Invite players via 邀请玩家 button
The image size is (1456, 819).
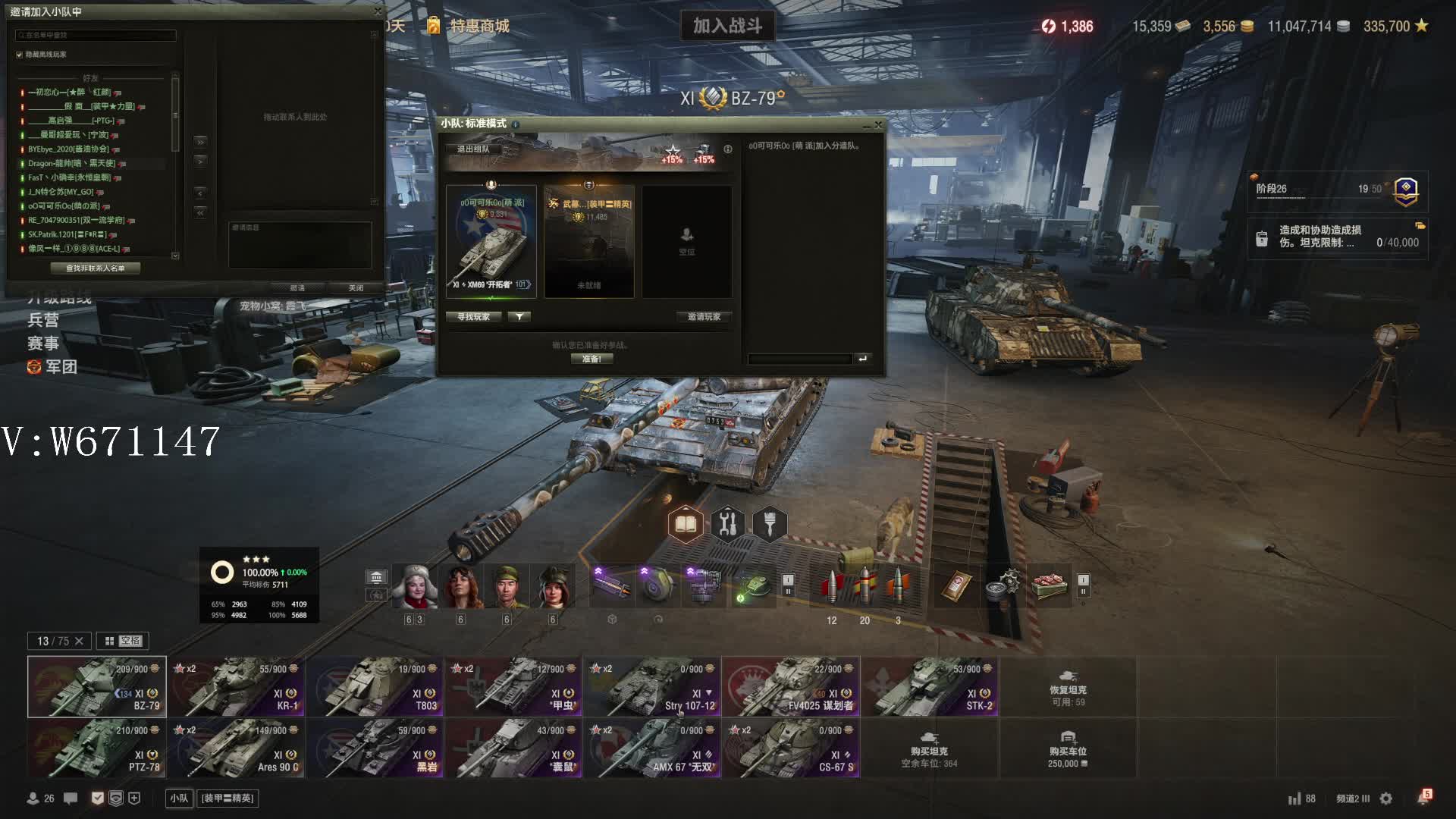[704, 317]
